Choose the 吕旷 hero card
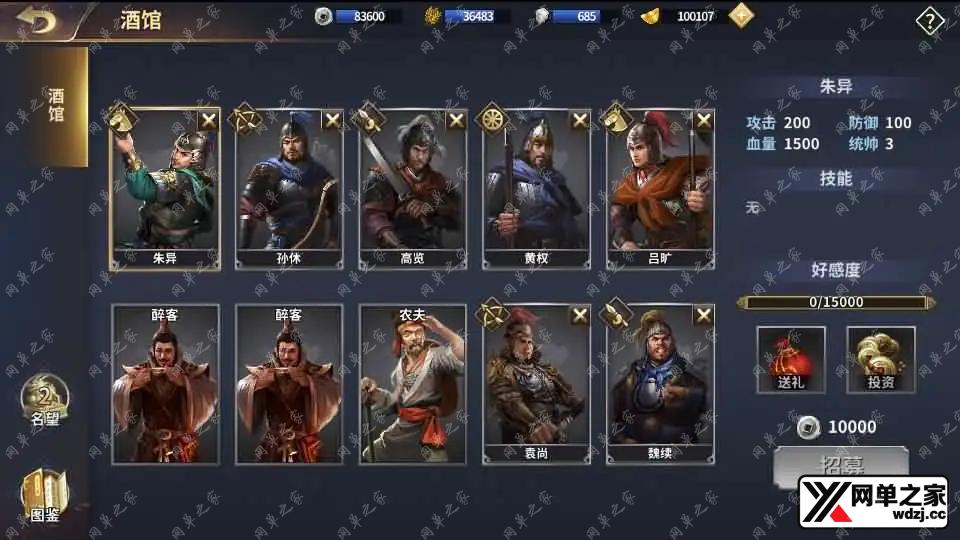 tap(660, 188)
